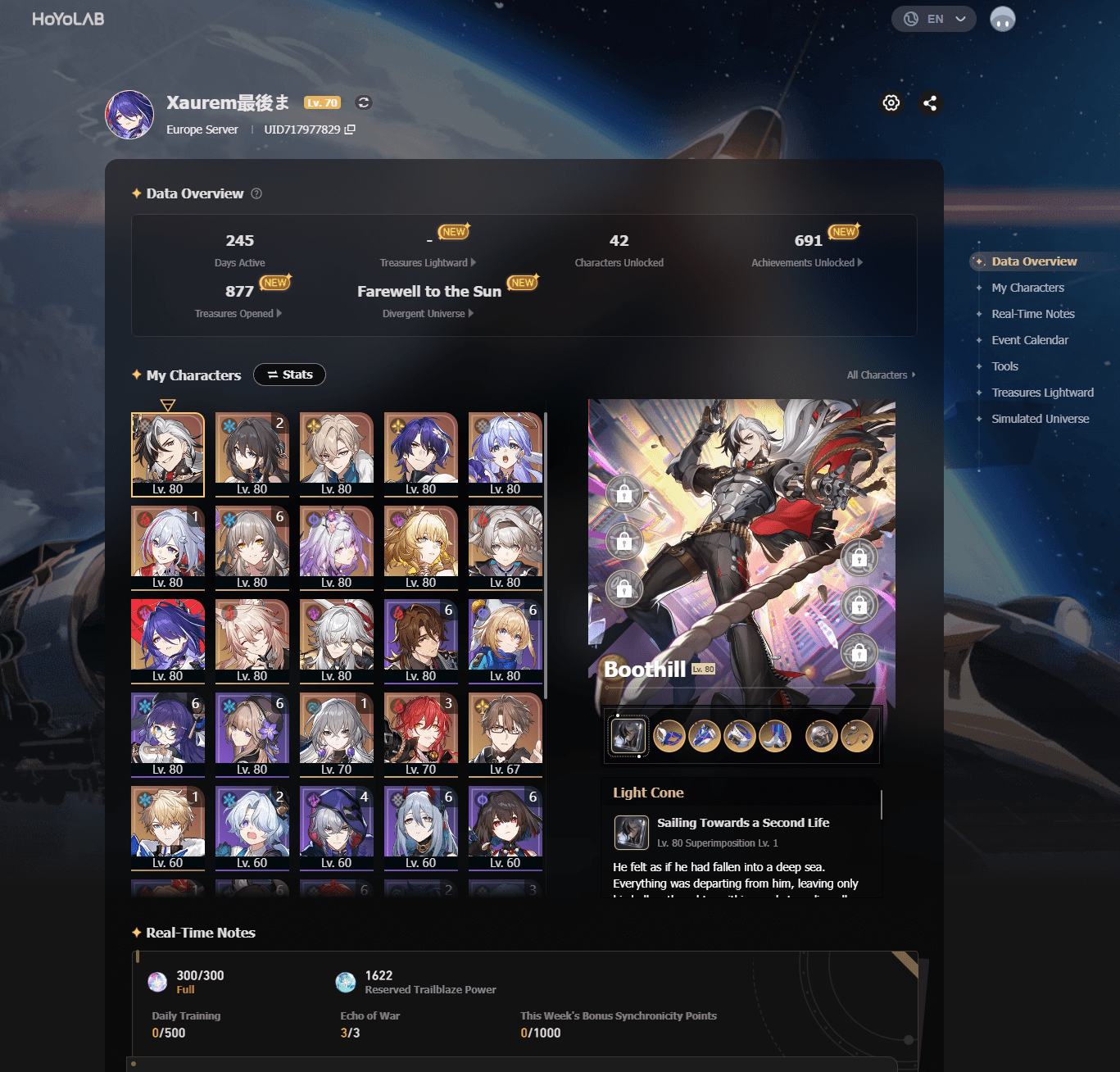
Task: Expand the EN language dropdown
Action: [x=933, y=18]
